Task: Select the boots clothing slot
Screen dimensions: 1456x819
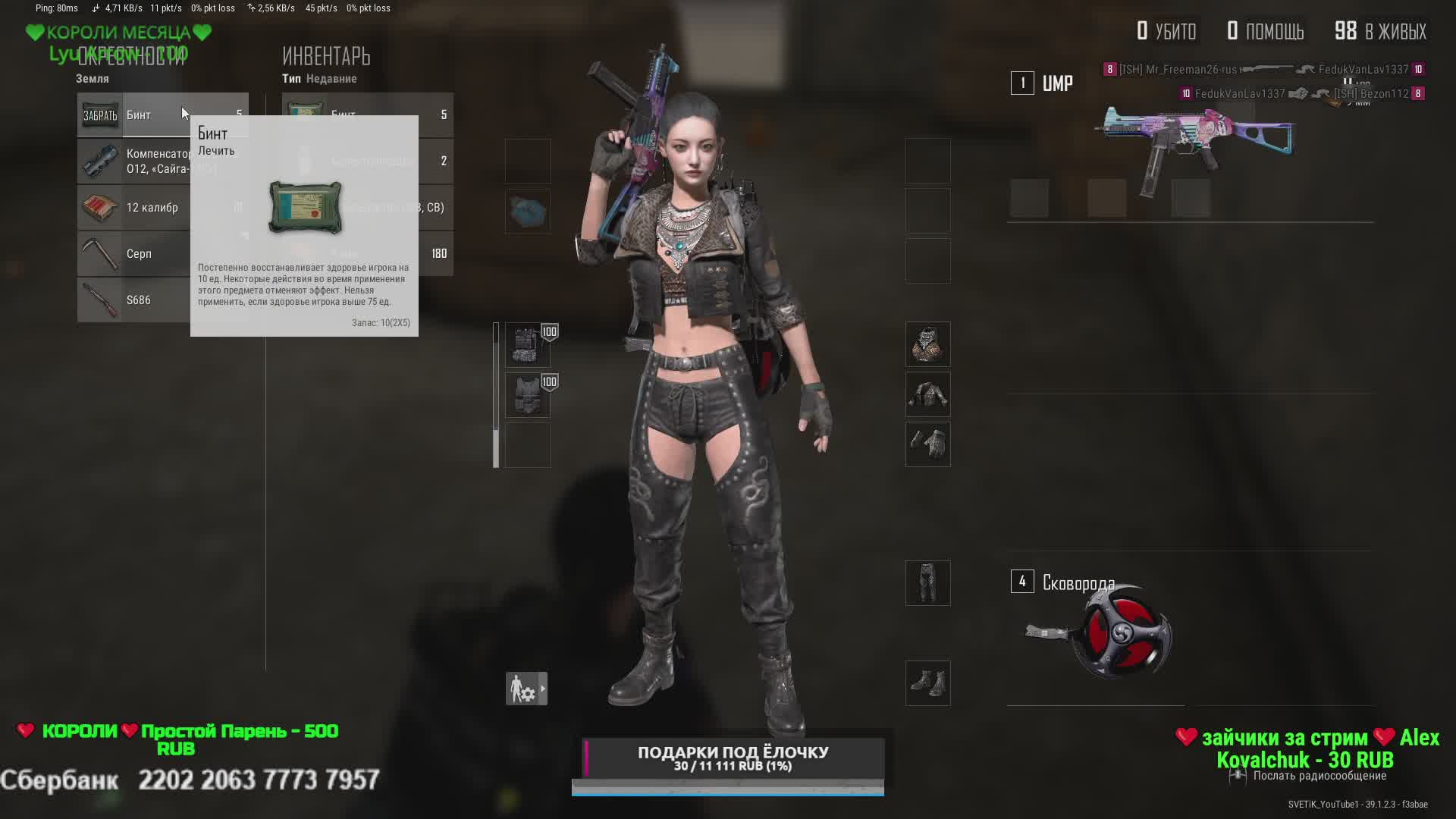Action: coord(927,683)
